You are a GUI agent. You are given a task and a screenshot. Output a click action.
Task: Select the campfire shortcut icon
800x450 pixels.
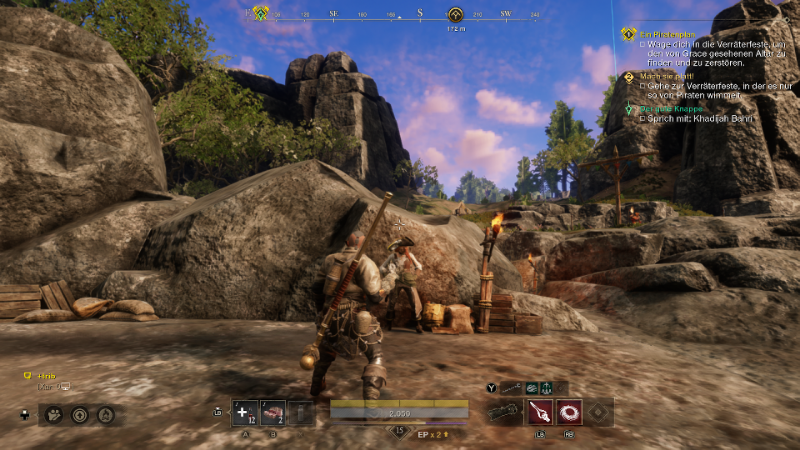(x=105, y=414)
